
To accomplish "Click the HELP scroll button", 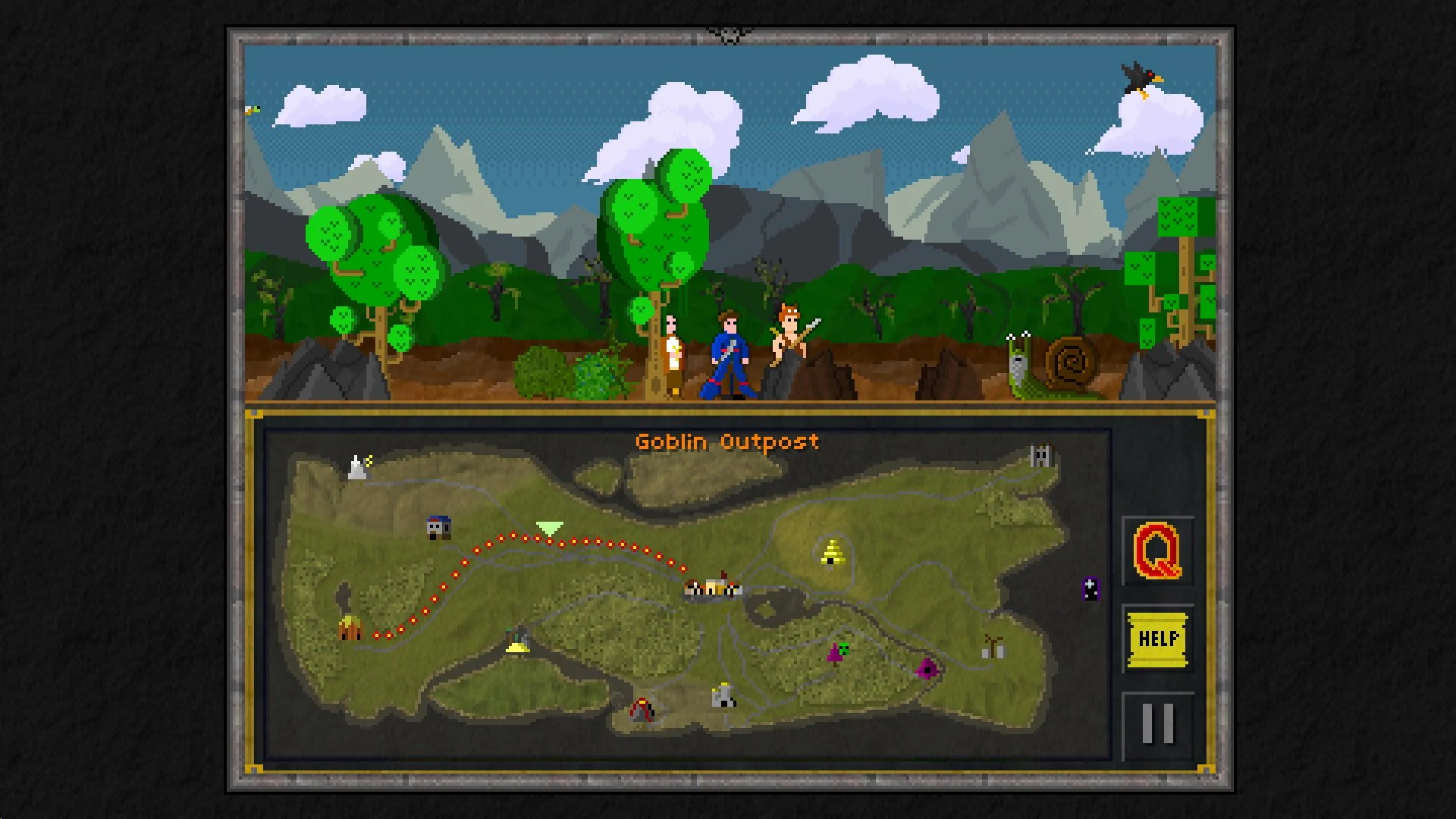I will point(1156,639).
